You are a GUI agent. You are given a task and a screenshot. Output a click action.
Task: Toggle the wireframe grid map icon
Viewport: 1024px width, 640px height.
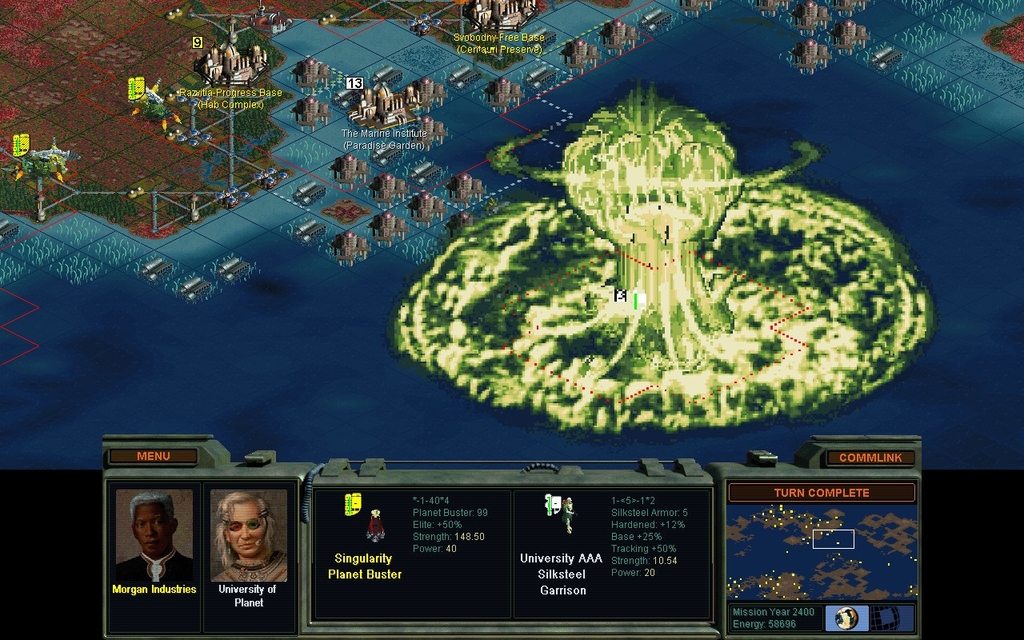888,617
